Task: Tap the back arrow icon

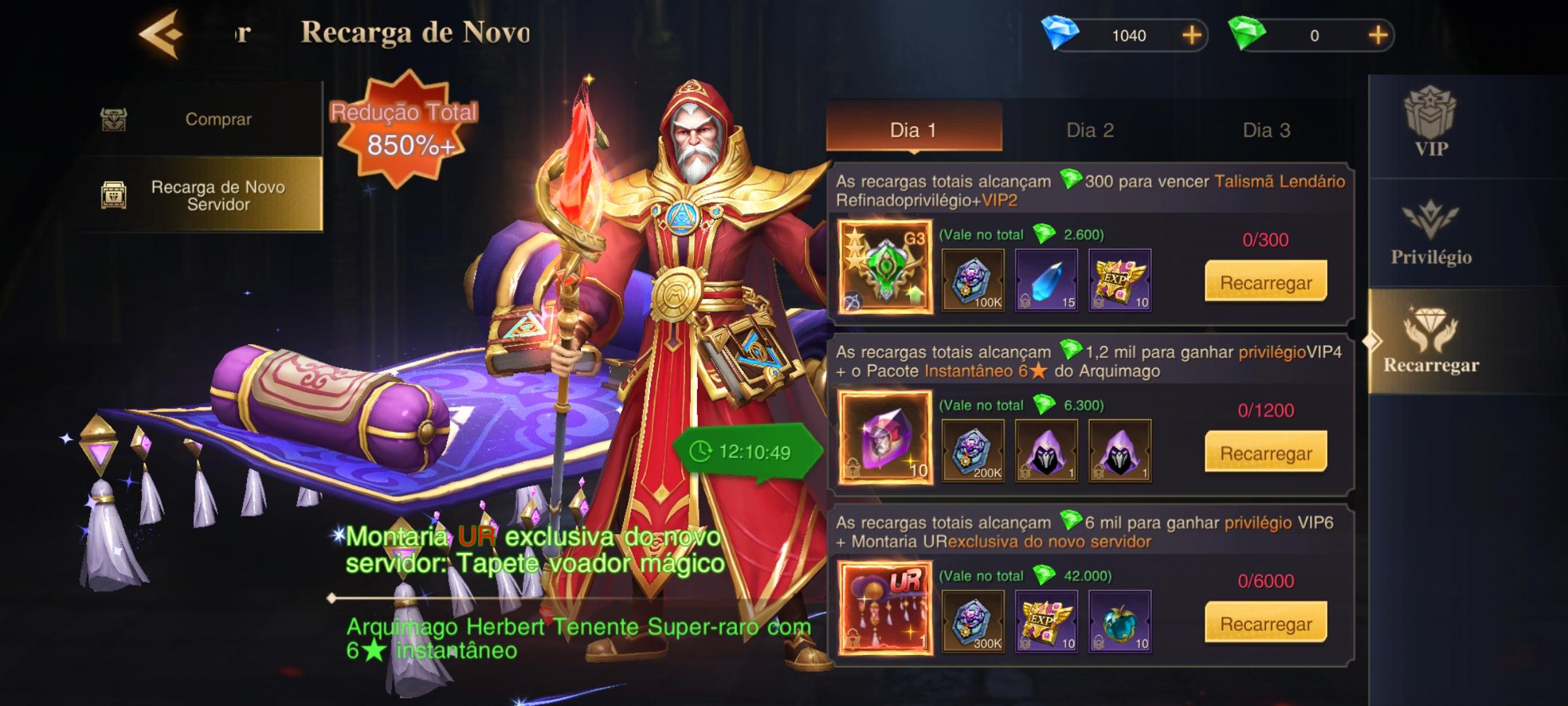Action: tap(159, 34)
